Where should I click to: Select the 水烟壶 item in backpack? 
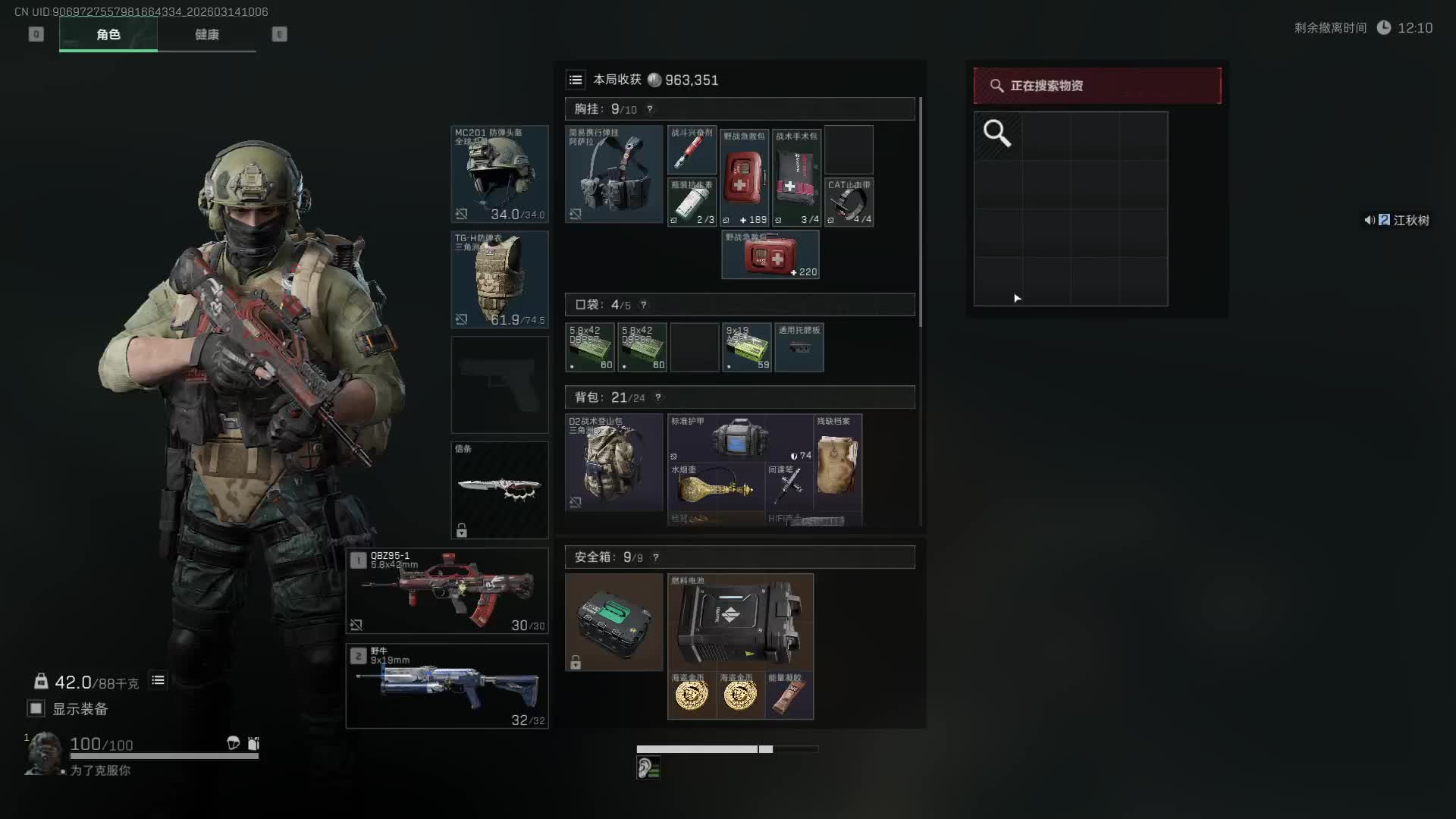coord(715,486)
